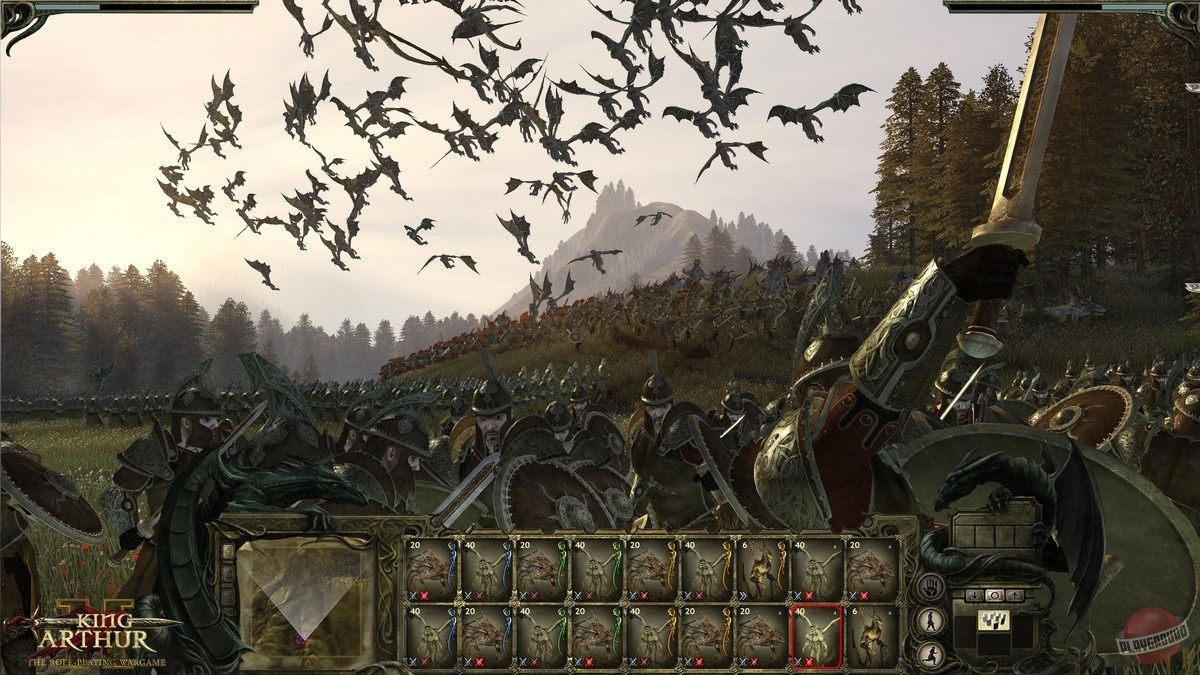Screen dimensions: 1200x675
Task: Select the red-highlighted 40-unit card
Action: click(x=816, y=635)
